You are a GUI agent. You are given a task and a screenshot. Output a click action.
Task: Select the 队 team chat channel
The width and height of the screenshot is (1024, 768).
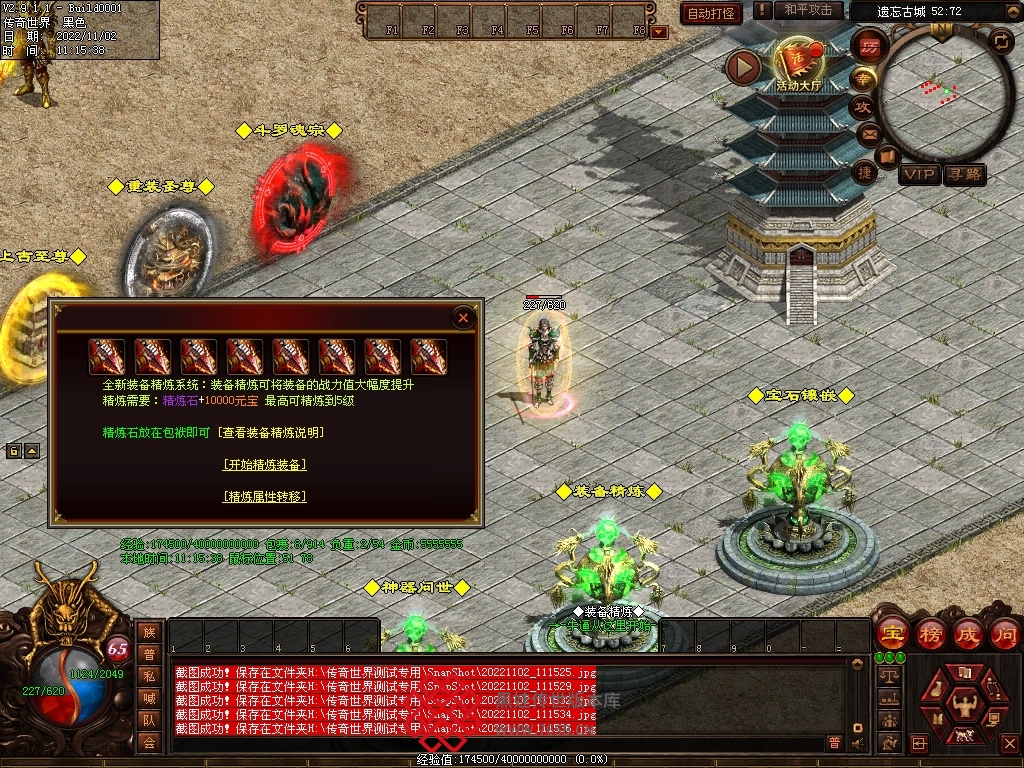(149, 719)
